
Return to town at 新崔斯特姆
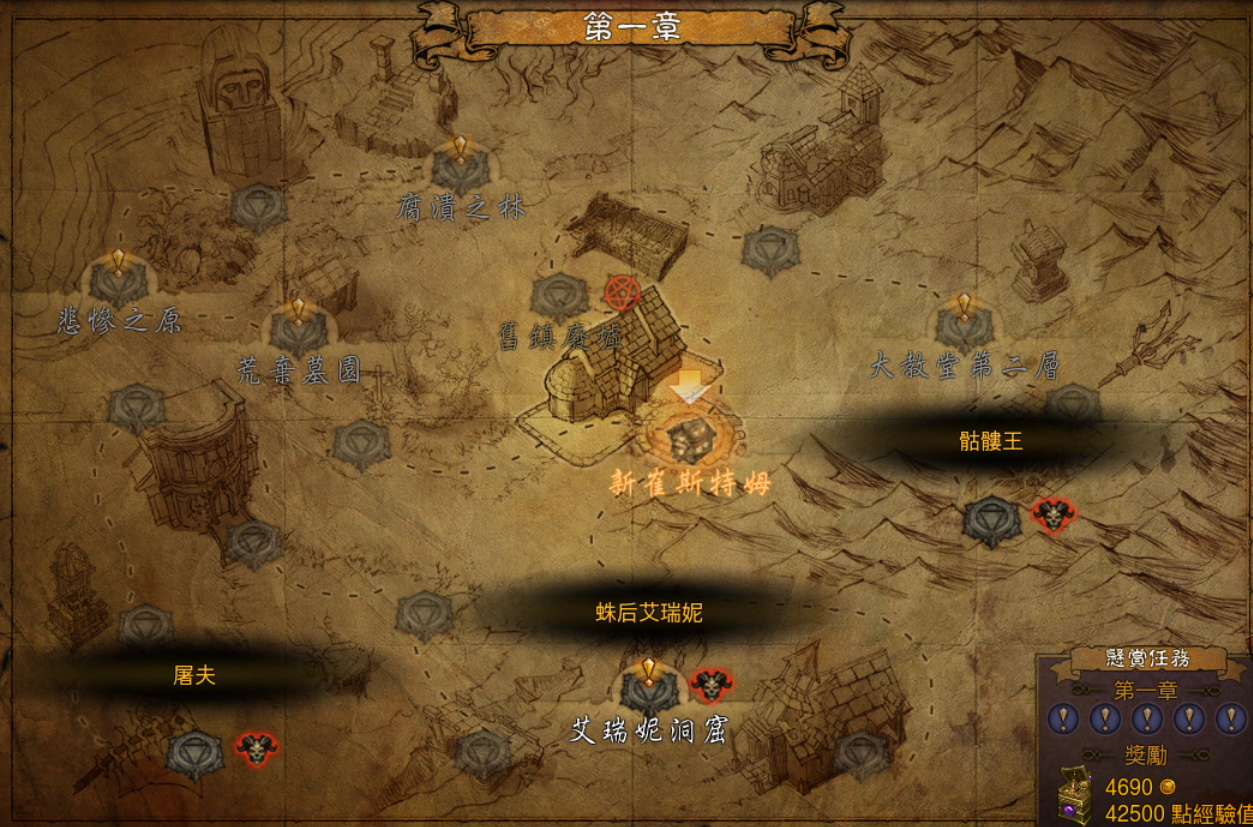(x=691, y=439)
